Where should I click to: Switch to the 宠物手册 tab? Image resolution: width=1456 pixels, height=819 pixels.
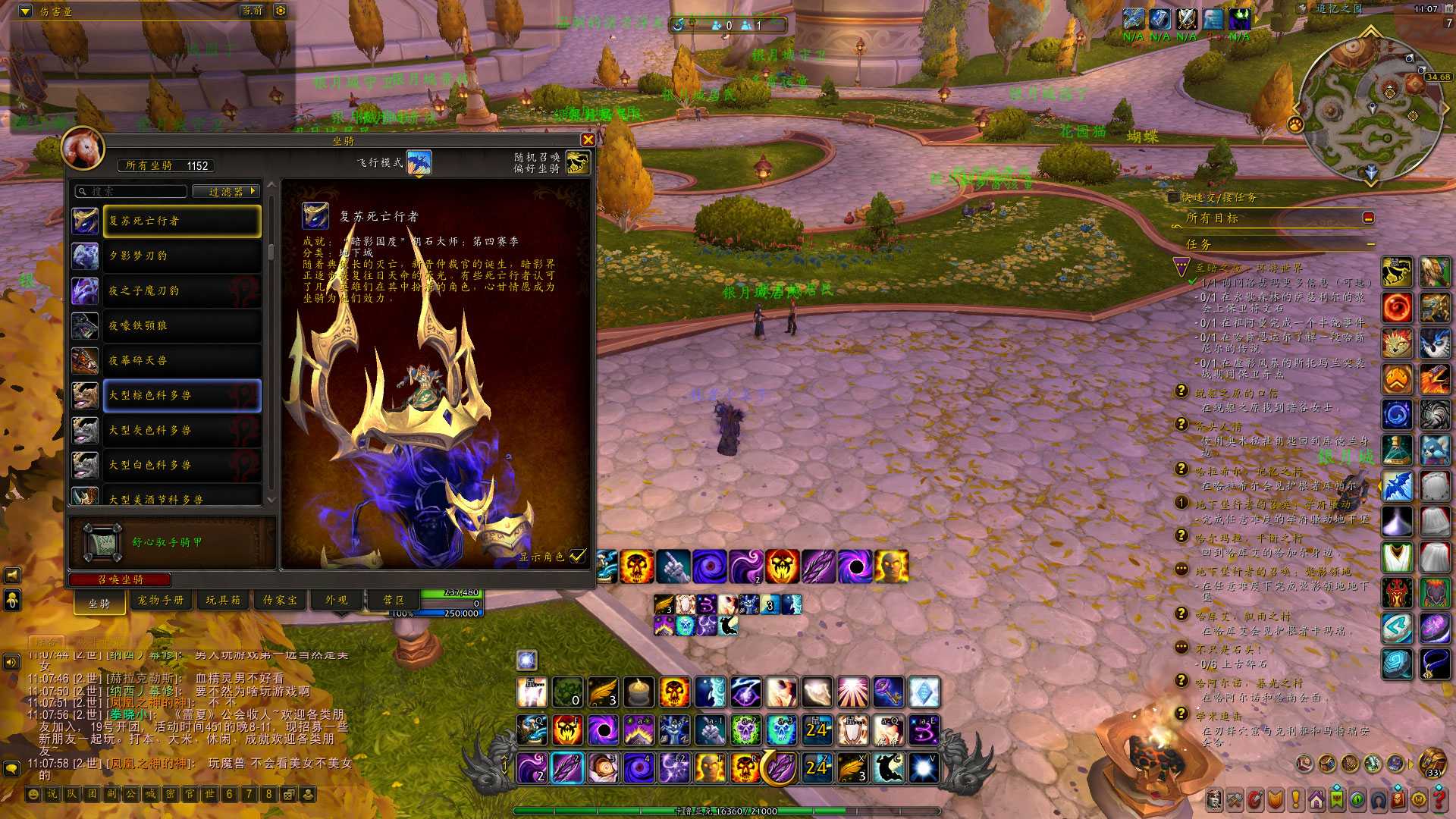[x=161, y=600]
